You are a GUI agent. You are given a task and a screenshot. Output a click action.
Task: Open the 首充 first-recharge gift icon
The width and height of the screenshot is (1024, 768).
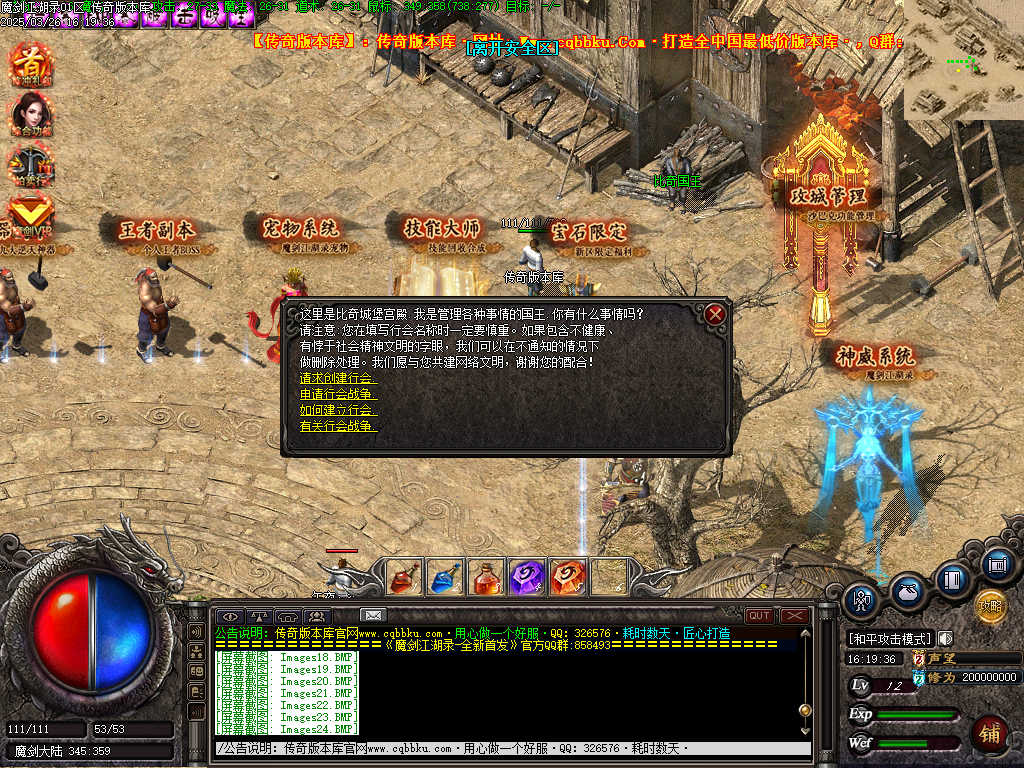pos(30,65)
